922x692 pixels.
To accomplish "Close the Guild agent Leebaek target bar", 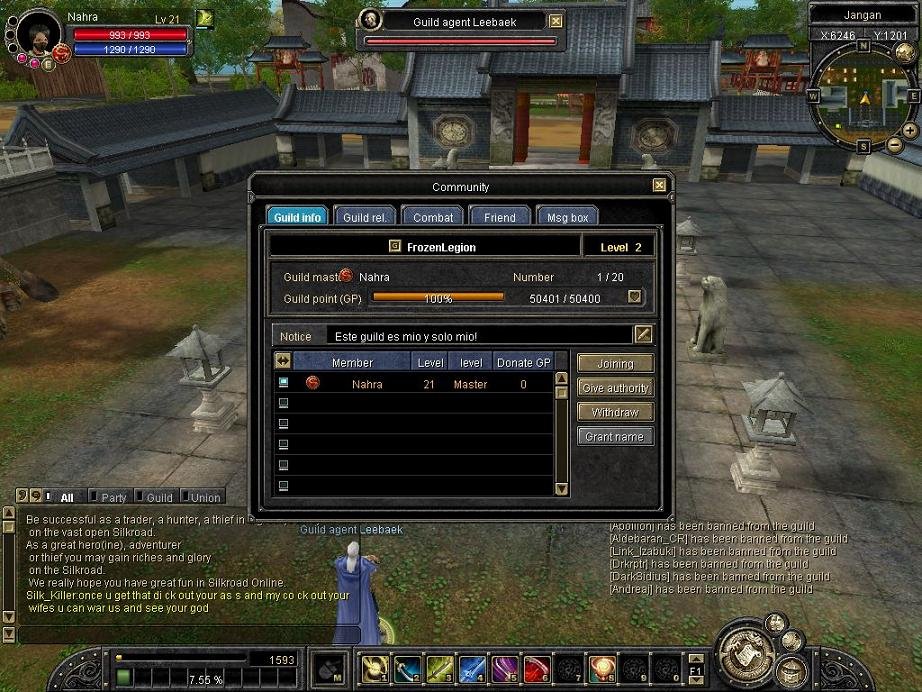I will 556,21.
